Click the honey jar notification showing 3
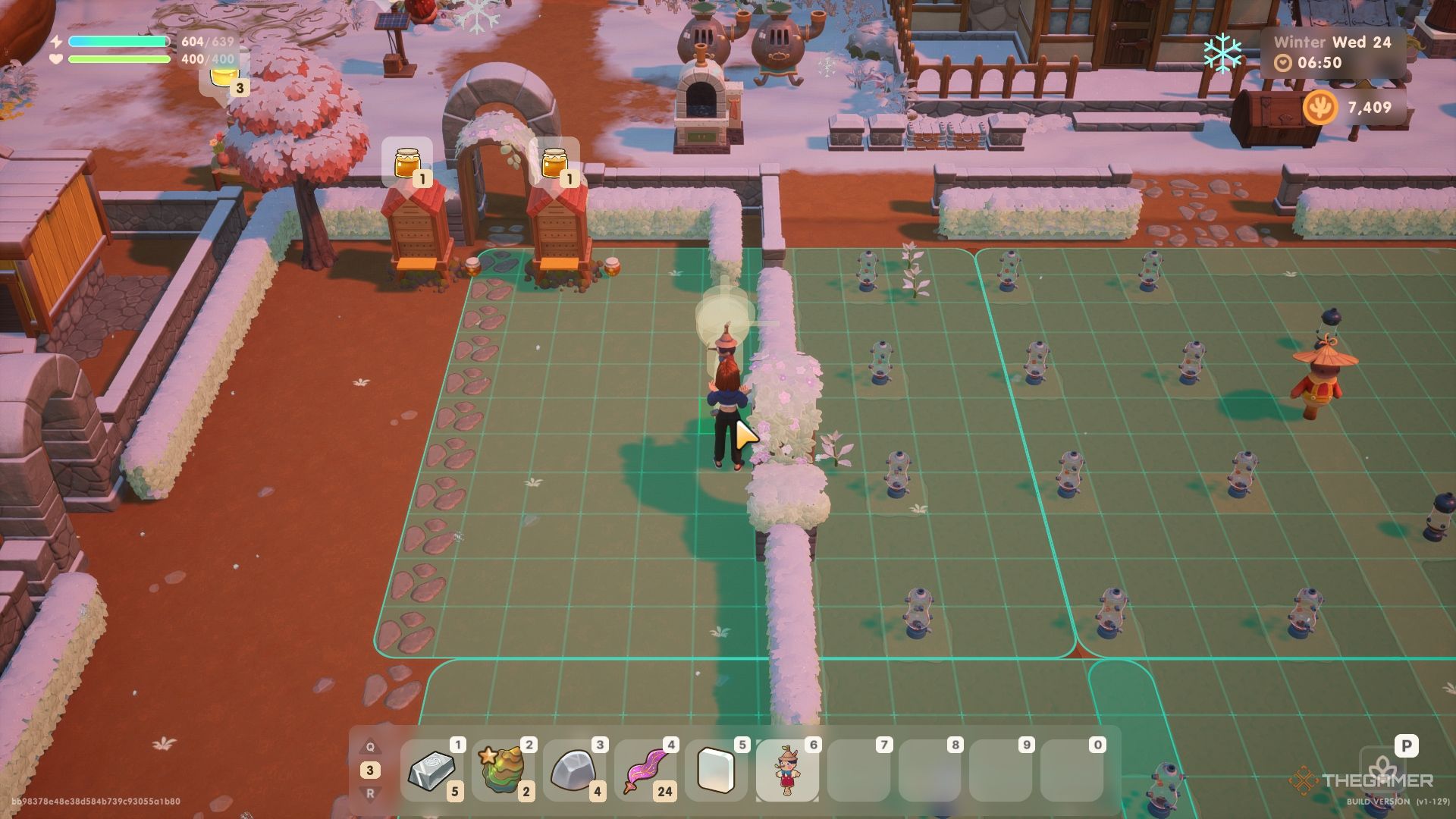1456x819 pixels. [224, 77]
